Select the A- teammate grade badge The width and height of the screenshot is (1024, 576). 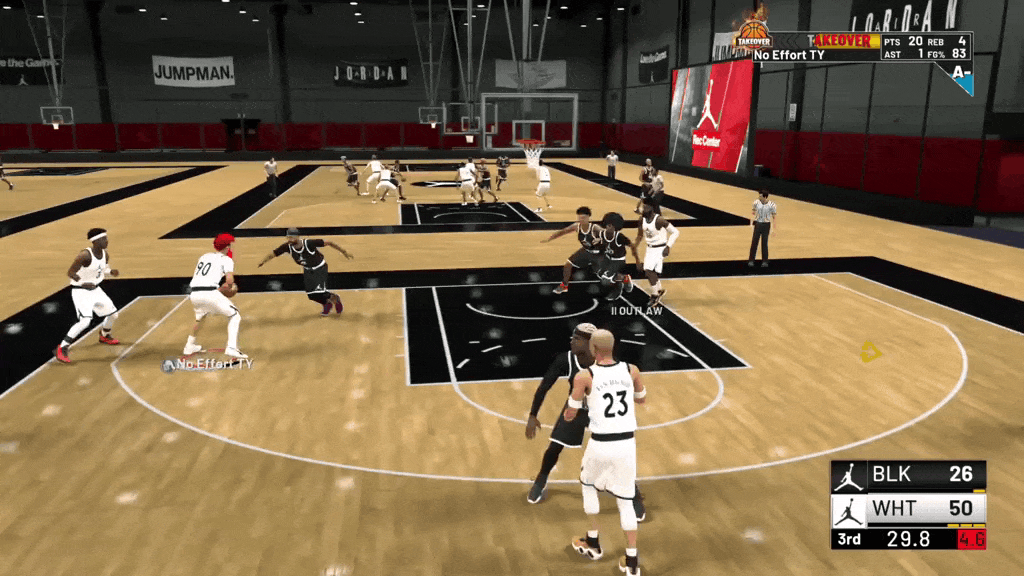[961, 75]
